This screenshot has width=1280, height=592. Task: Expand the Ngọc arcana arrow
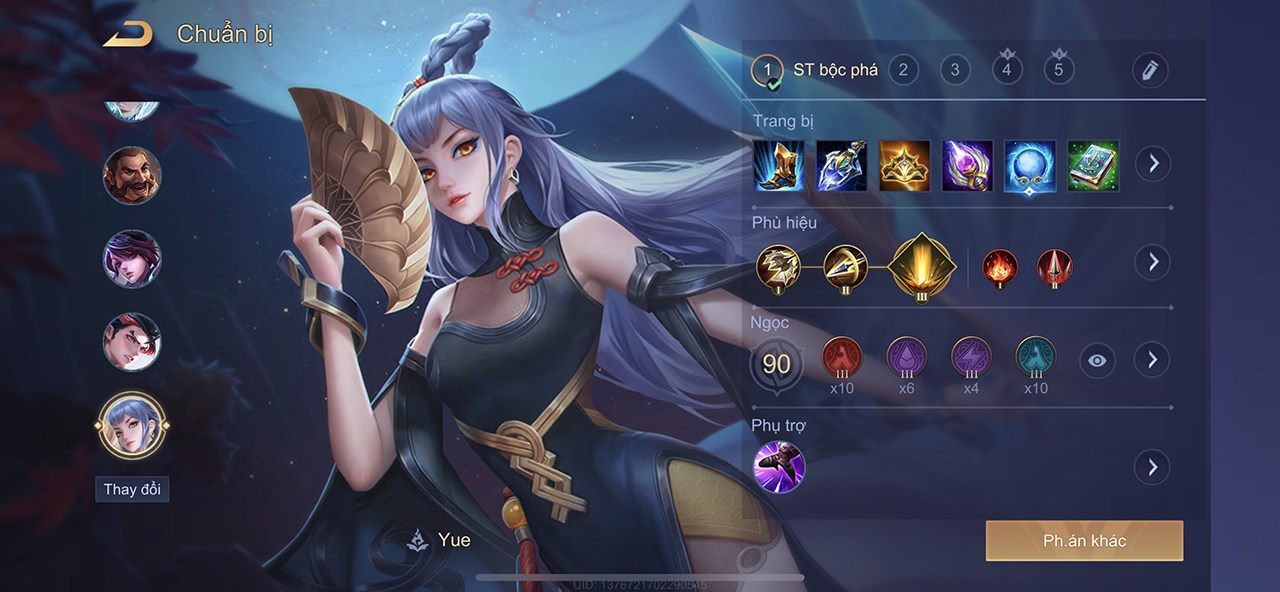pos(1152,359)
